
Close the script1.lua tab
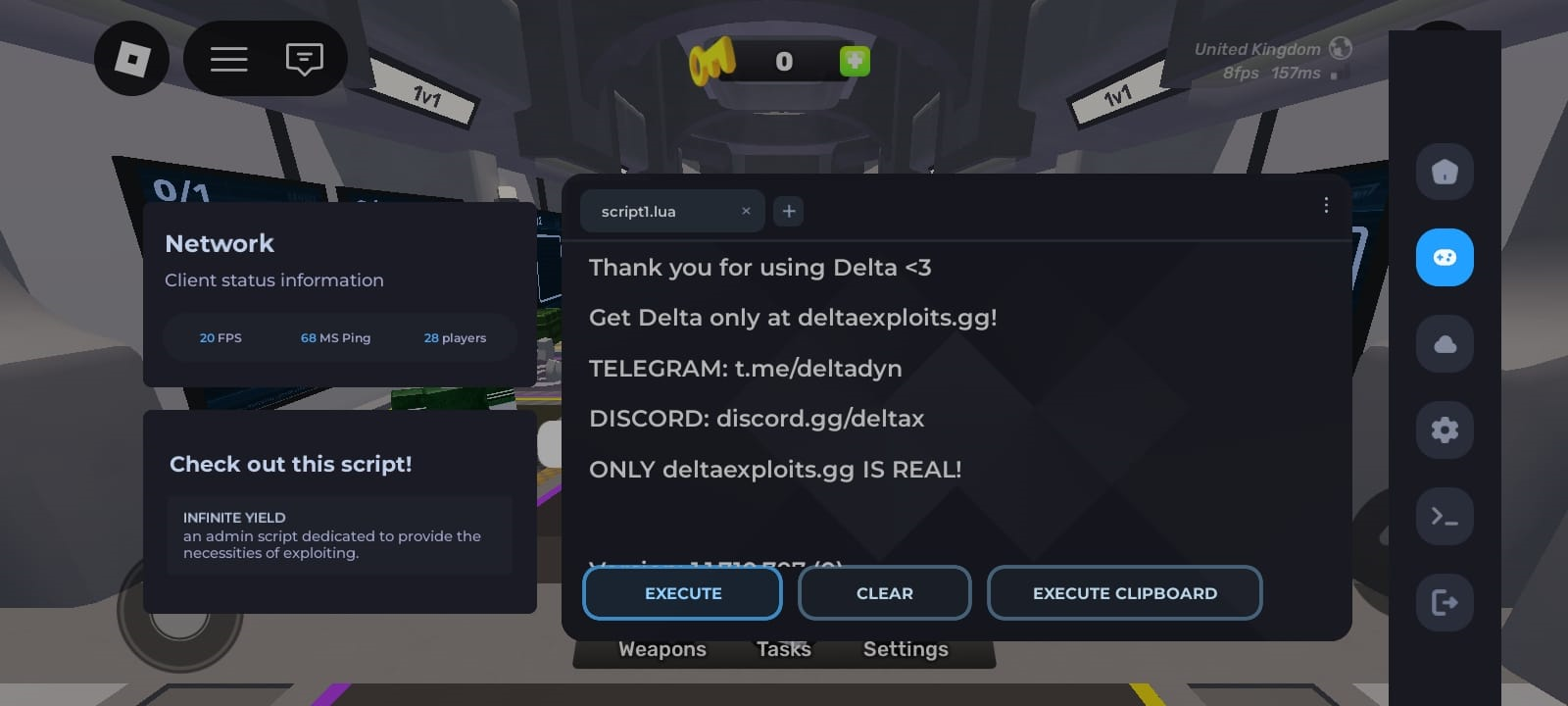click(746, 210)
